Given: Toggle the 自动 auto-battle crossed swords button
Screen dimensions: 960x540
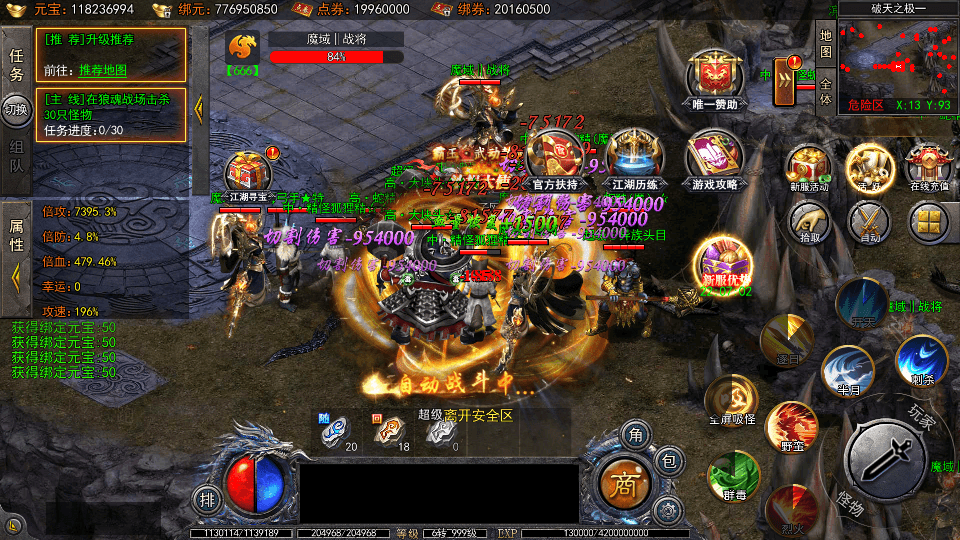Looking at the screenshot, I should 869,222.
